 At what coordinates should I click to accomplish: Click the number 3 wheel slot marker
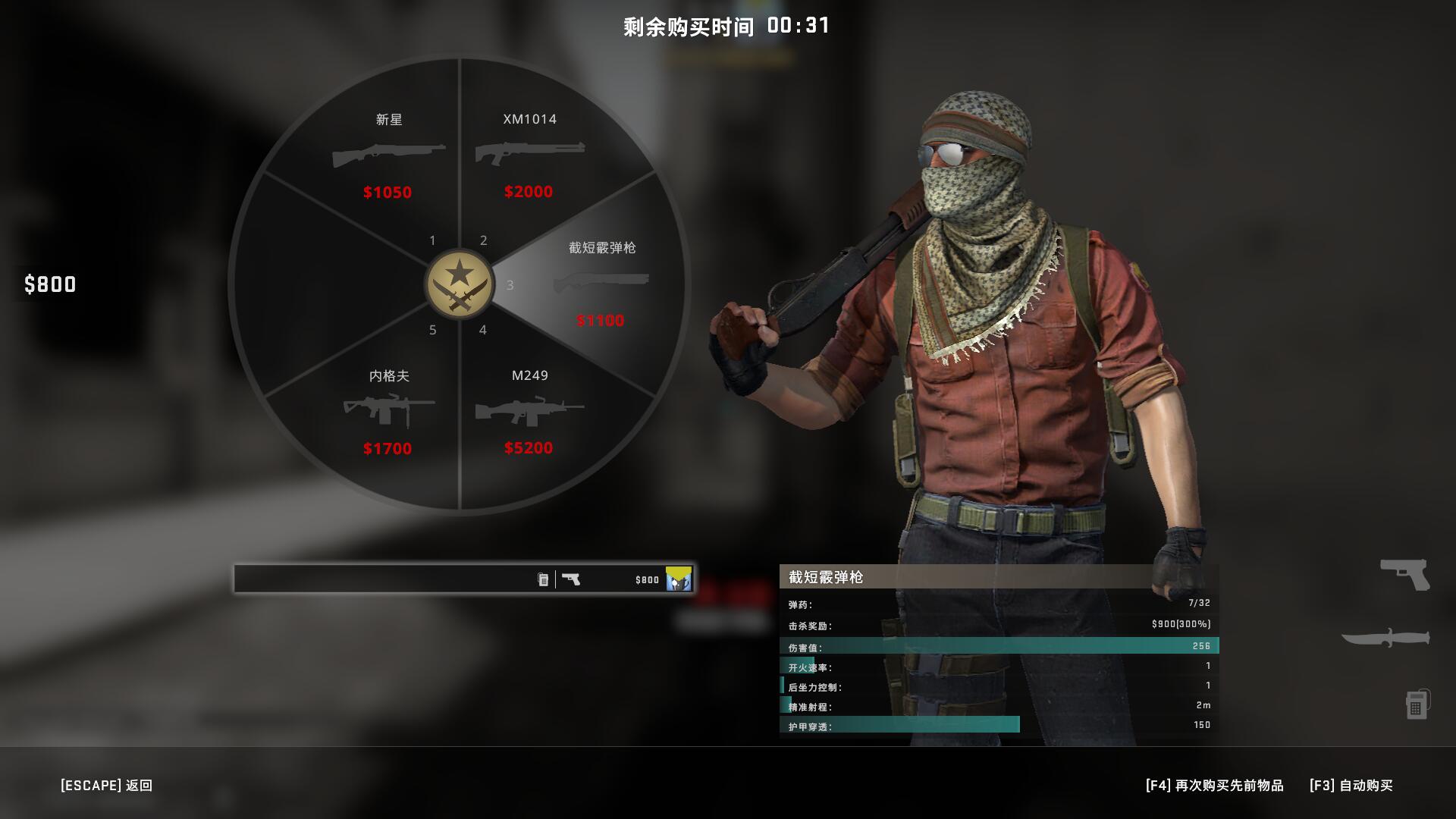509,285
